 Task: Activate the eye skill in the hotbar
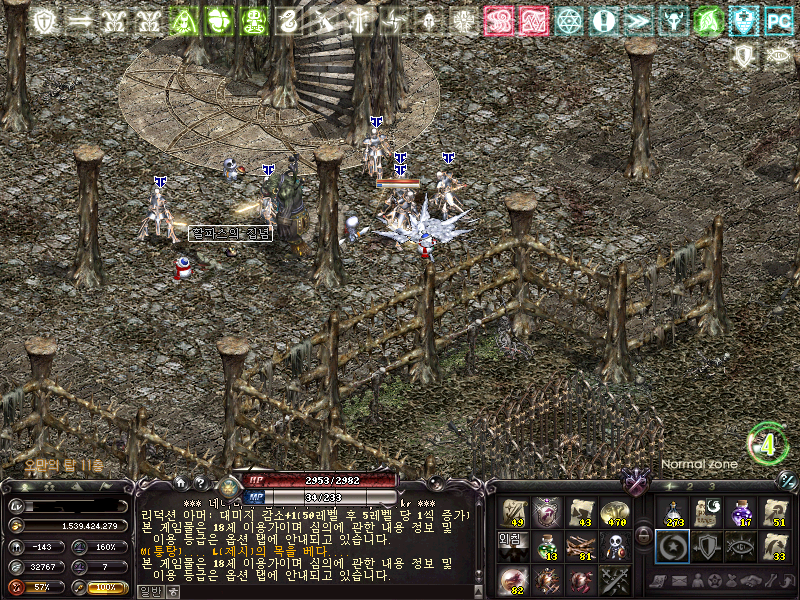coord(740,546)
